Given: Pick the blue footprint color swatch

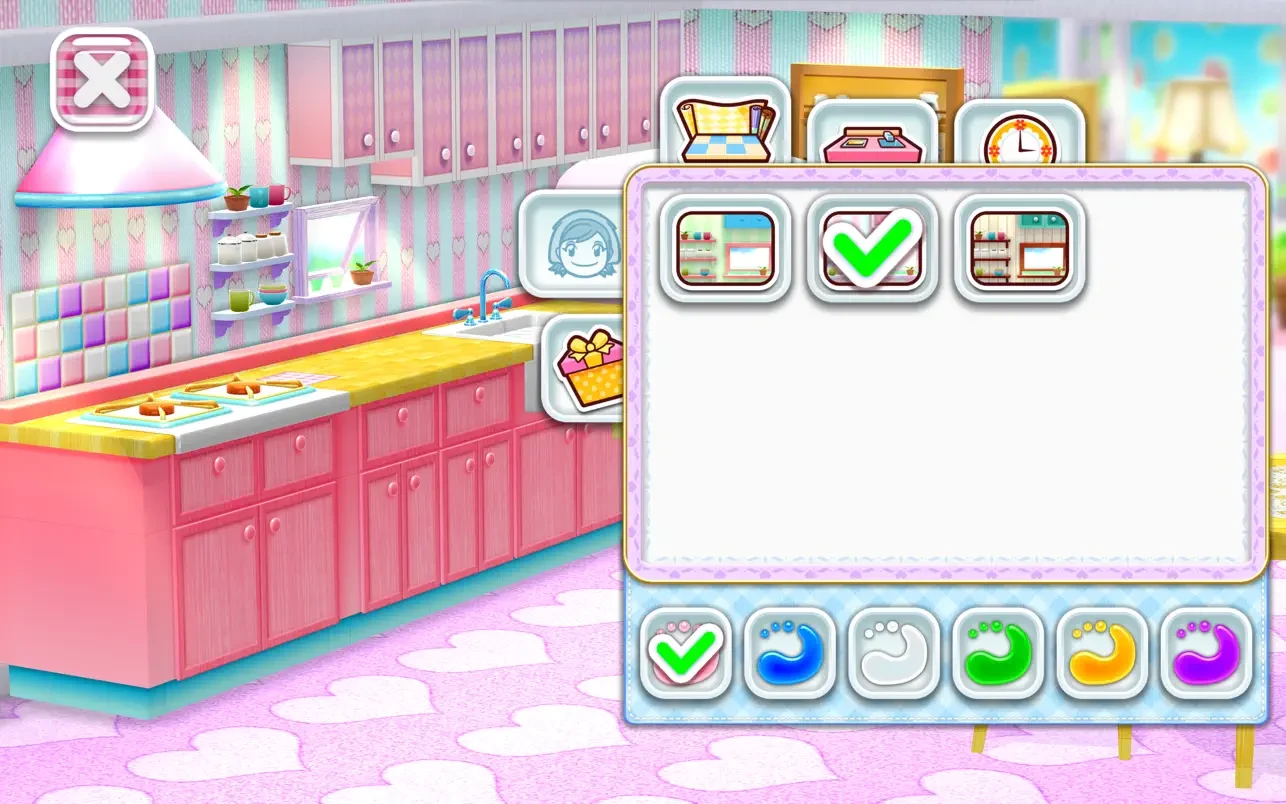Looking at the screenshot, I should [x=788, y=653].
